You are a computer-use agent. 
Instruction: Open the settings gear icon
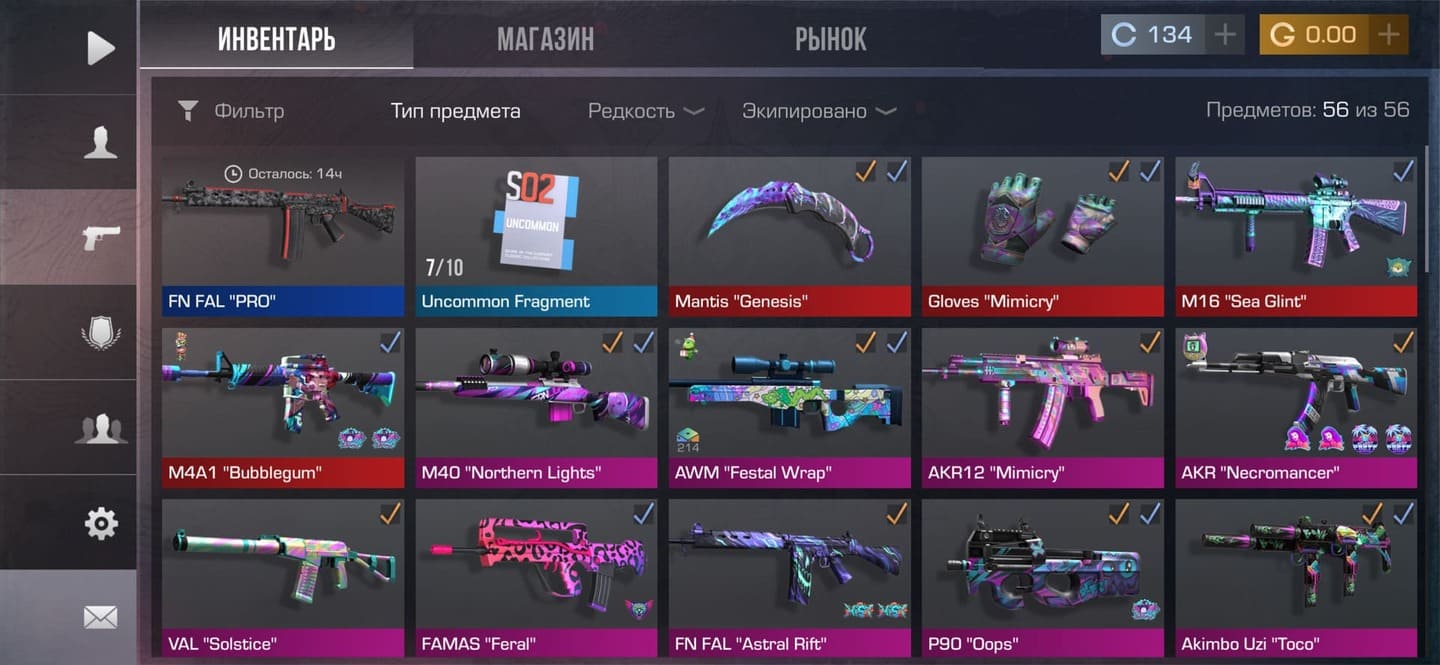[100, 522]
